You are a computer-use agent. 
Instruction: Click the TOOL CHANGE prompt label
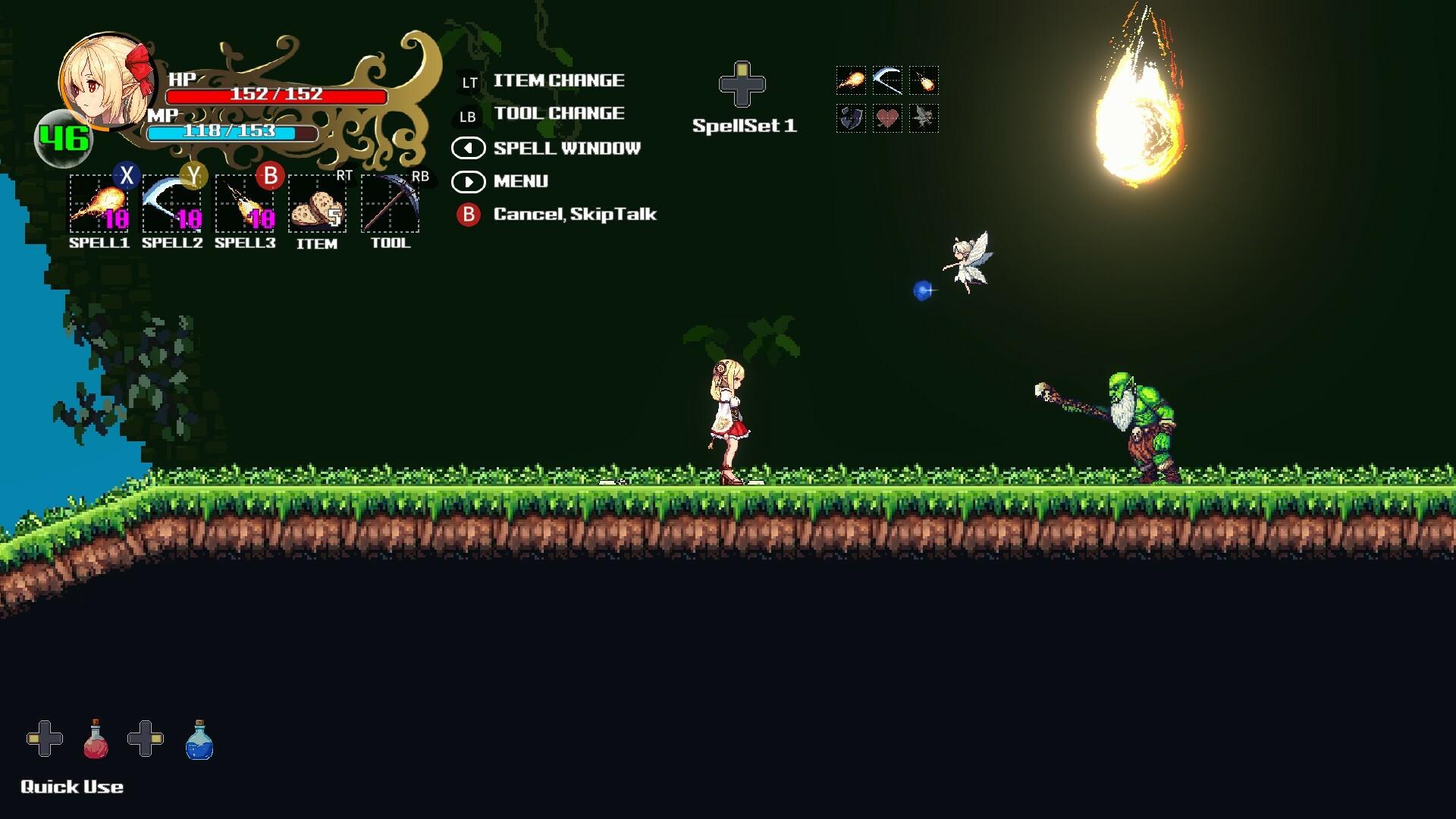(559, 114)
